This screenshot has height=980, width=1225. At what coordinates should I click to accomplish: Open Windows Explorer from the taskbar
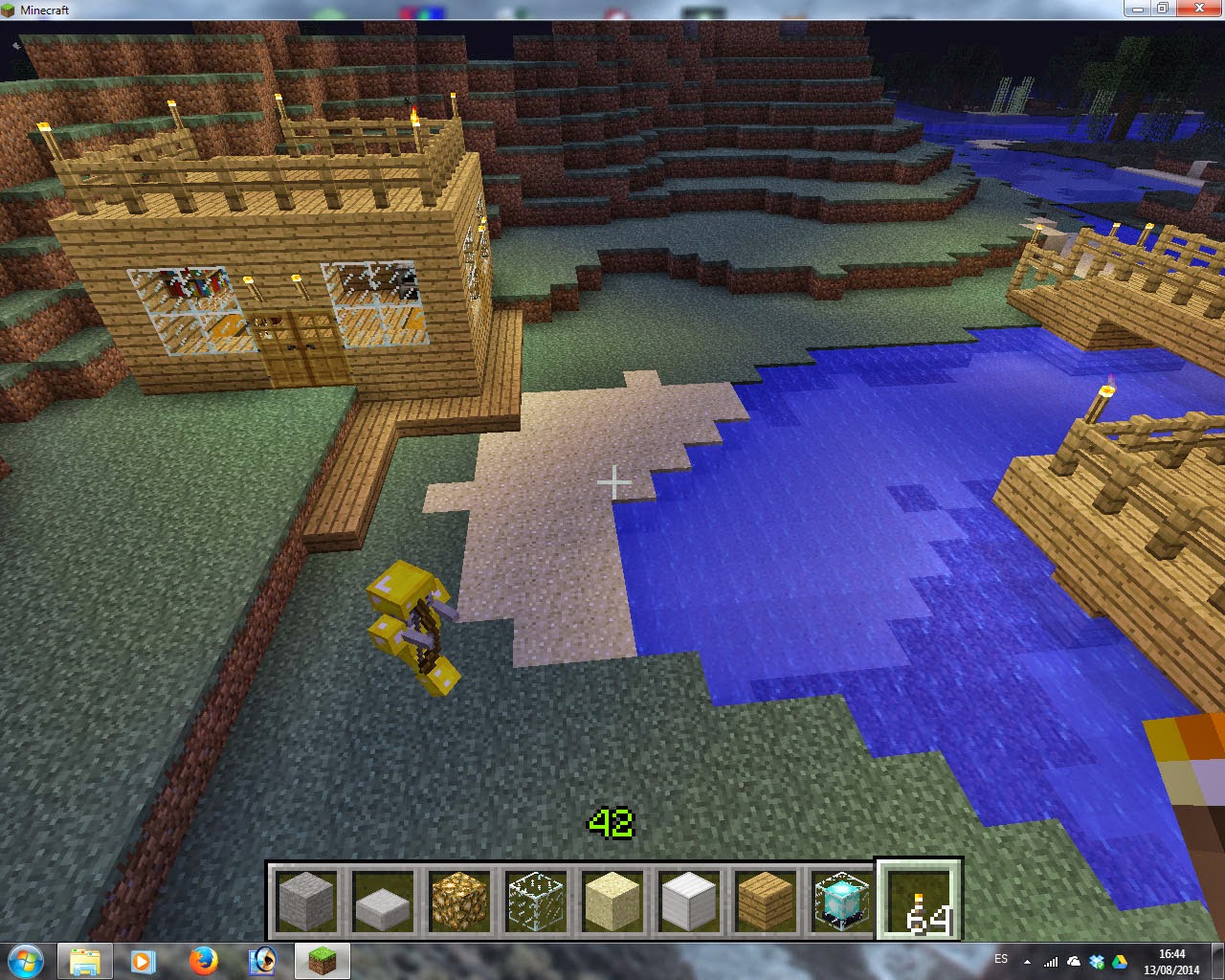[x=85, y=960]
